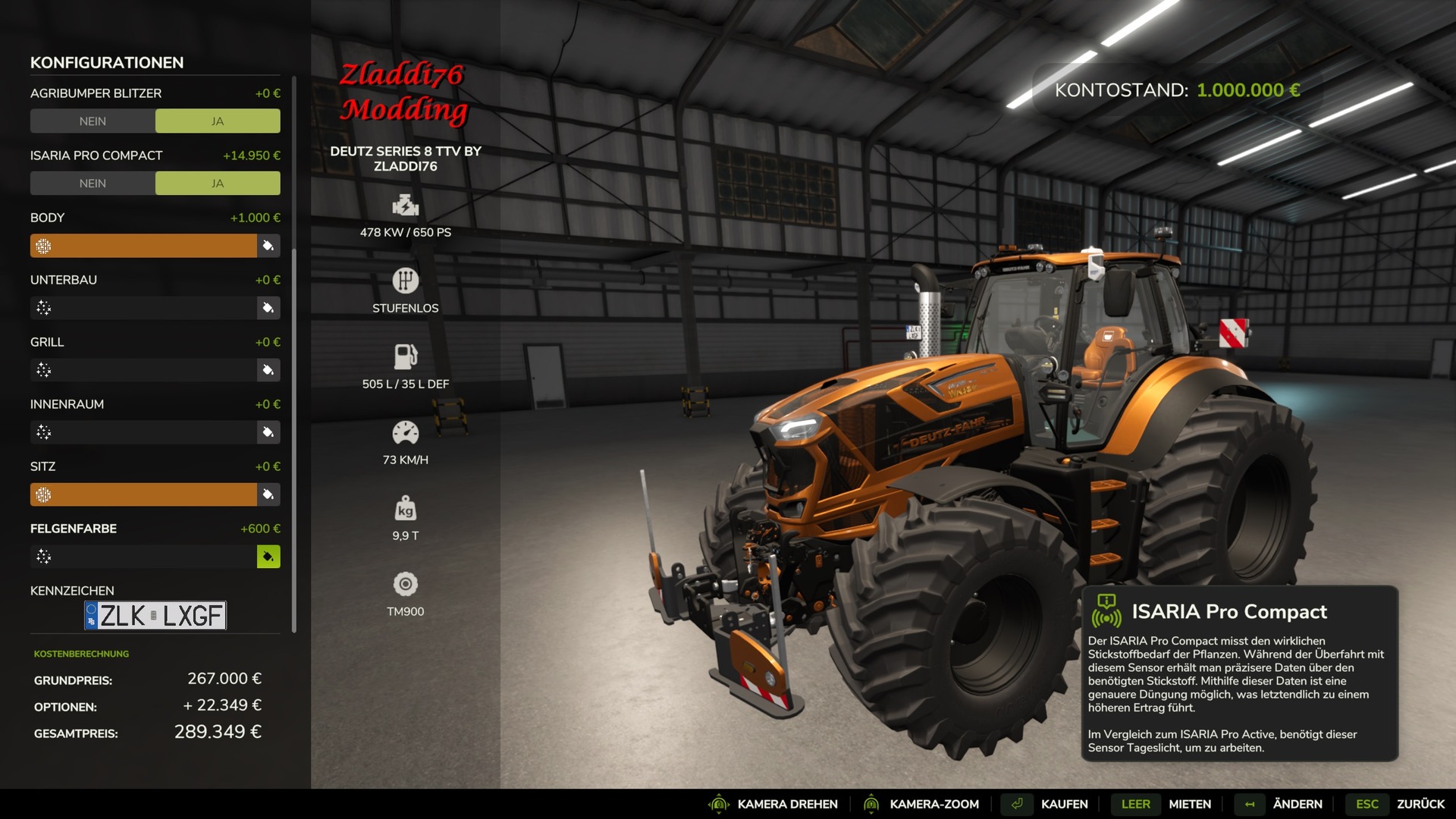
Task: Select the Sitz color bar
Action: pos(144,494)
